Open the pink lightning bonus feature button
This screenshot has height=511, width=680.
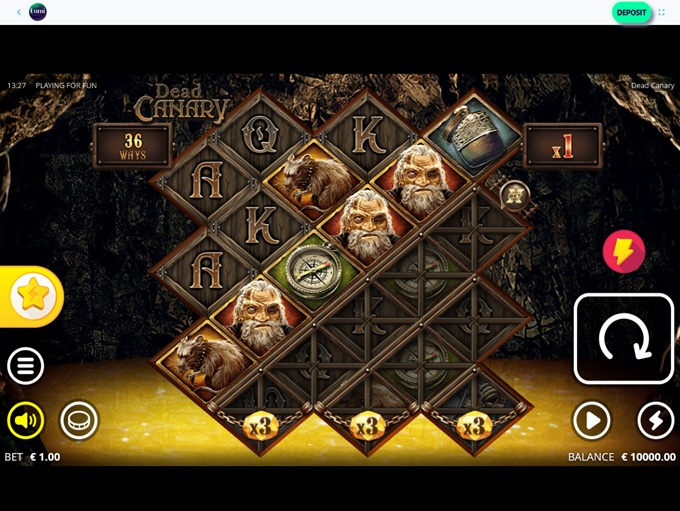(623, 252)
